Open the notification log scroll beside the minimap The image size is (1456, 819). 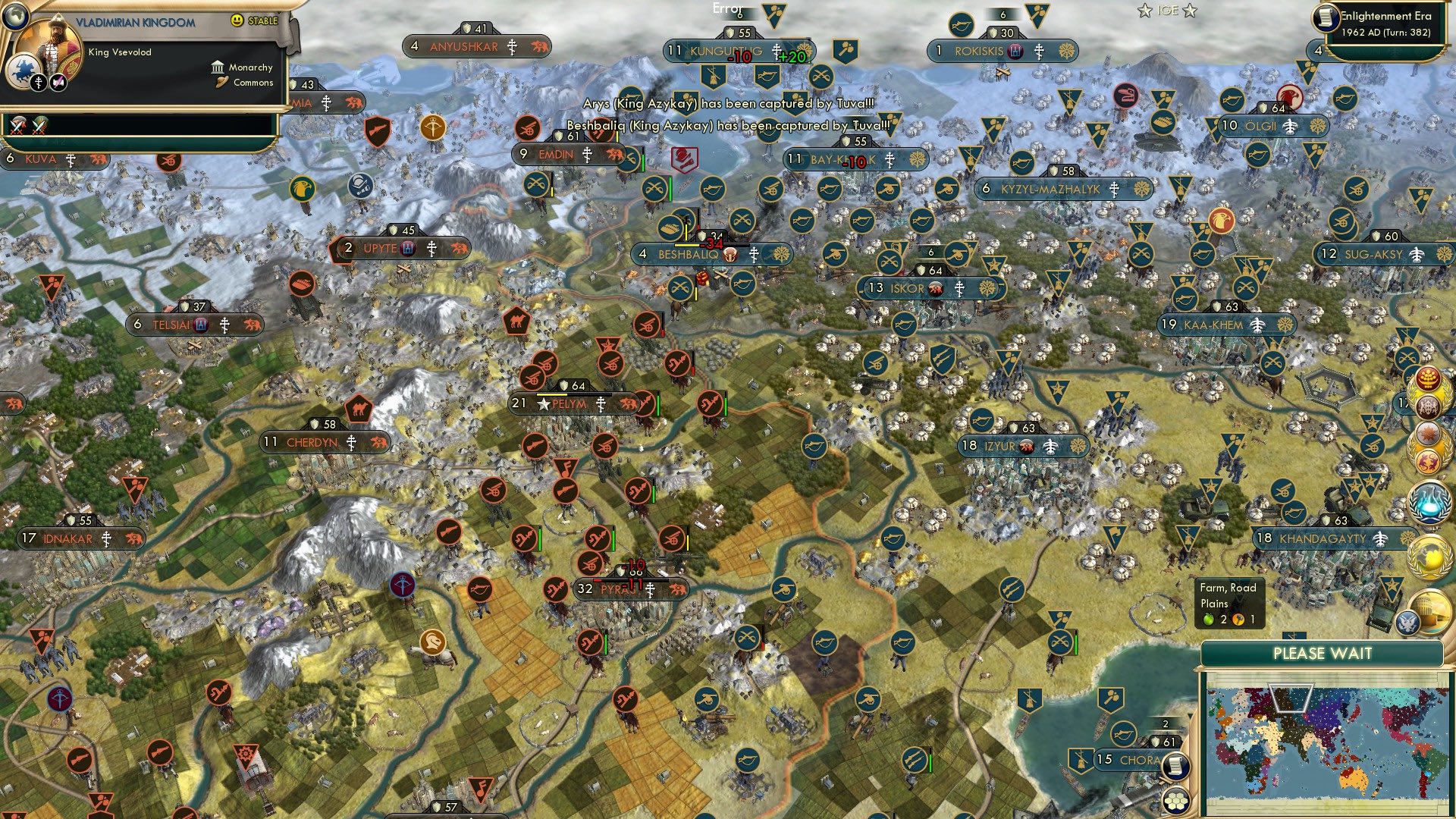(x=1176, y=766)
